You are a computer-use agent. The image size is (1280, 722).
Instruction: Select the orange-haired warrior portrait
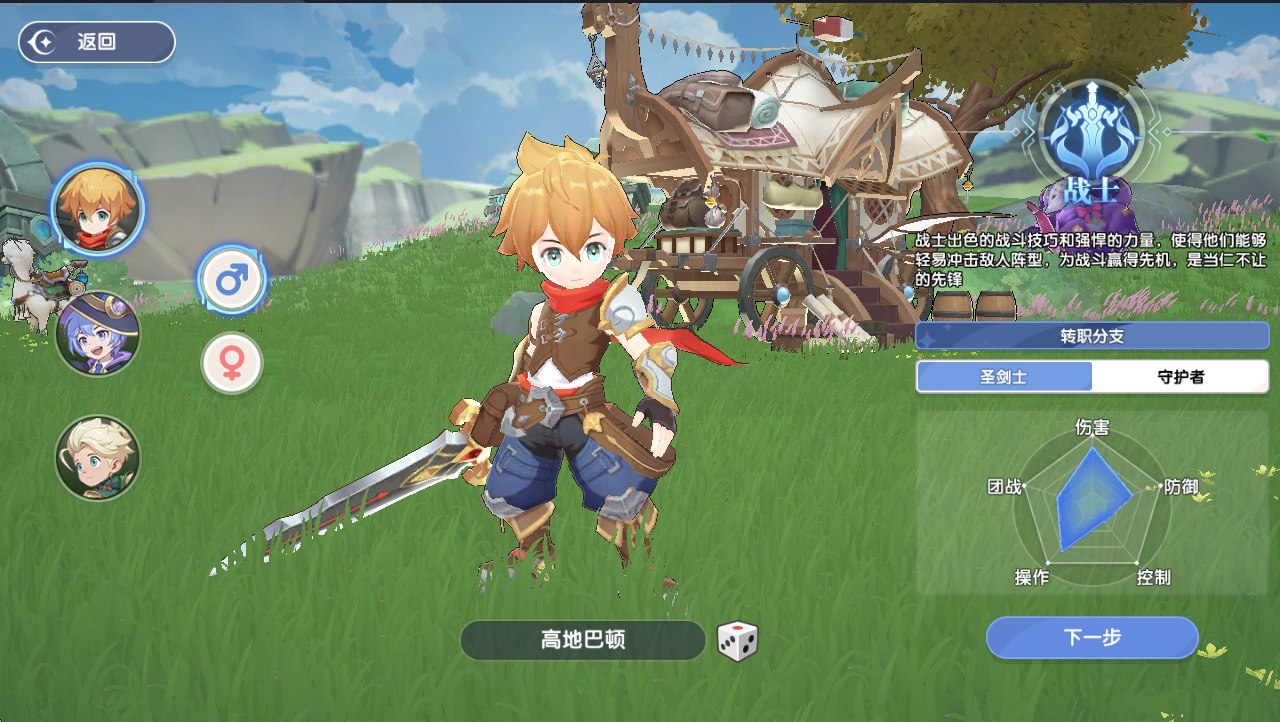pos(97,210)
